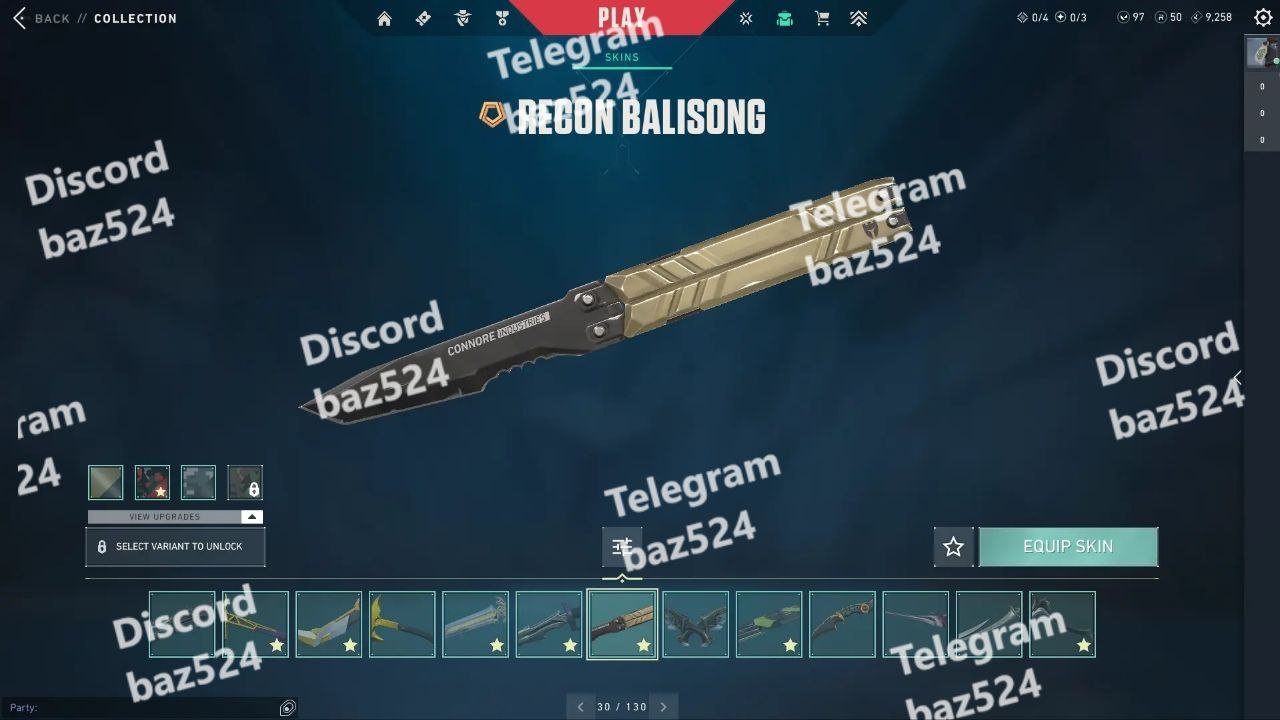Image resolution: width=1280 pixels, height=720 pixels.
Task: Click the party chat icon
Action: (x=288, y=708)
